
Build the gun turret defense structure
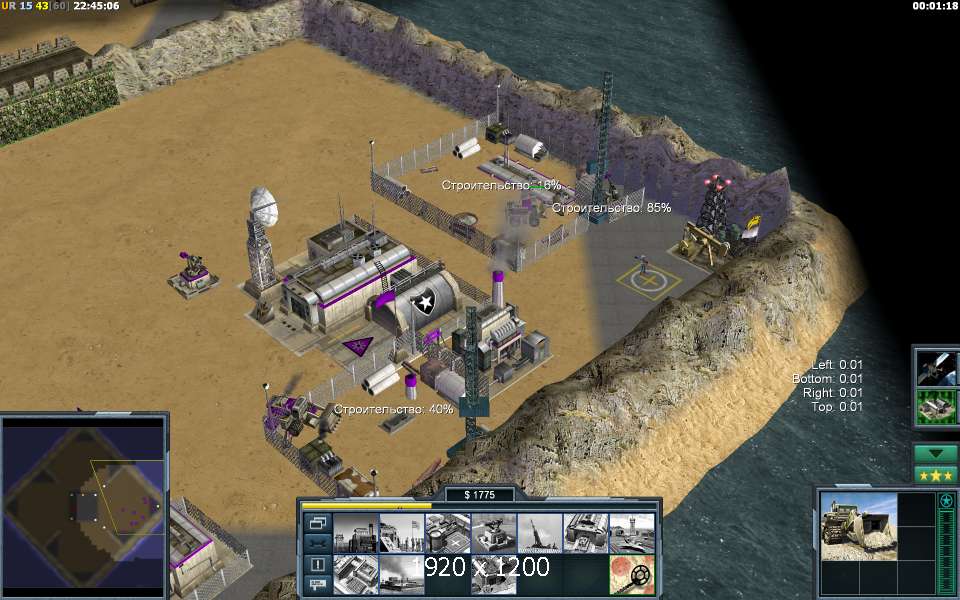coord(494,532)
